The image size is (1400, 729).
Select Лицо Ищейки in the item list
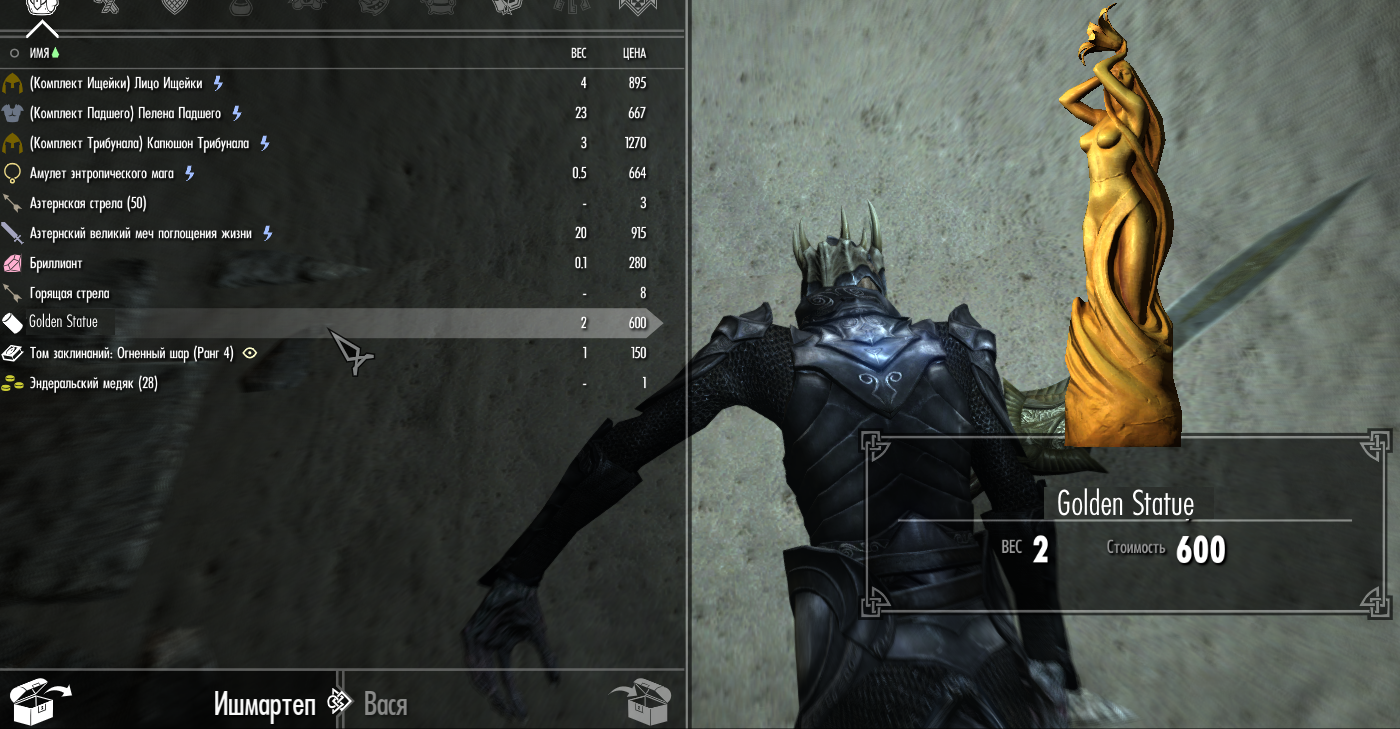point(116,83)
